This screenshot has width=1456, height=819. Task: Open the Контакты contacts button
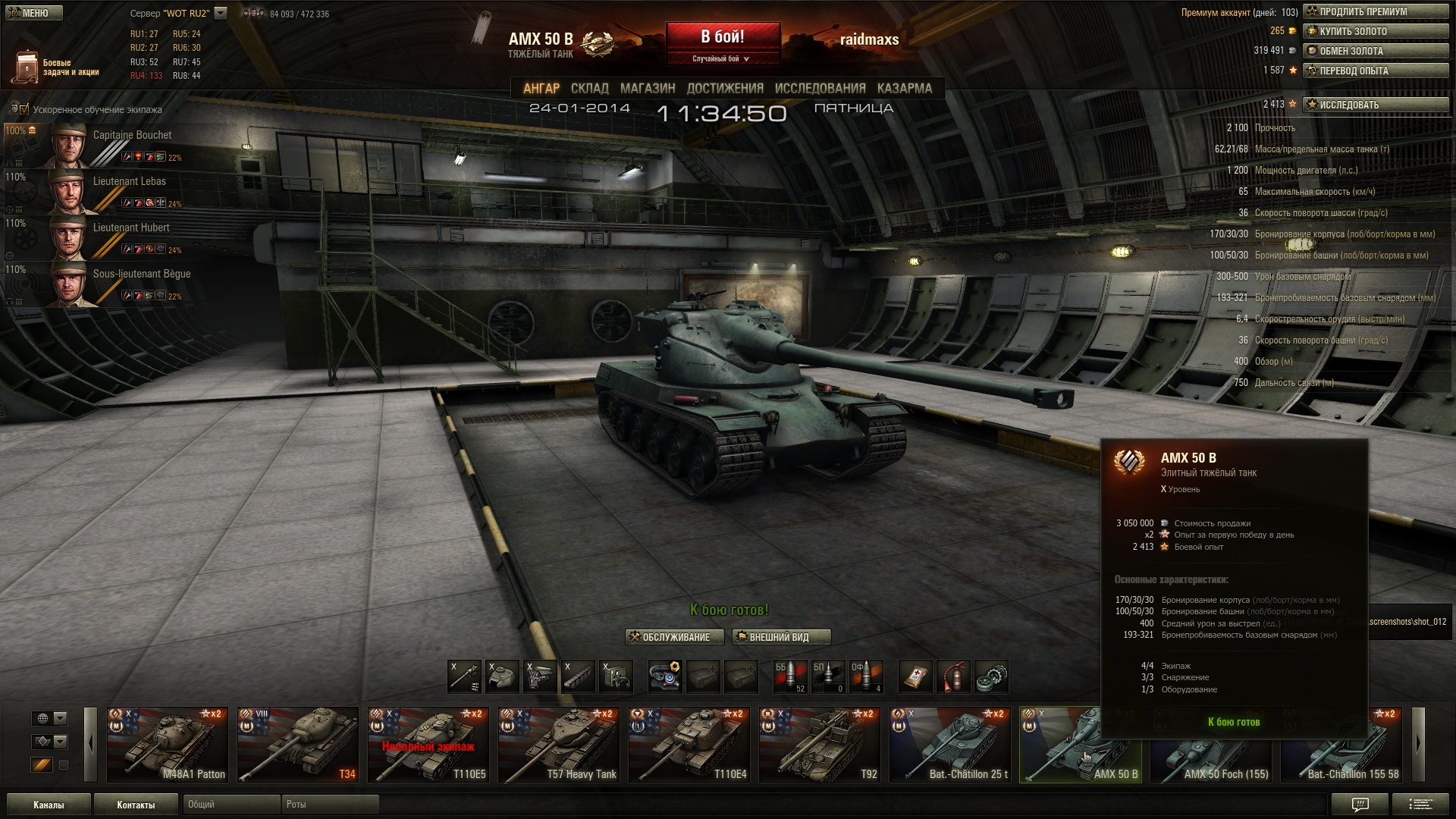click(x=136, y=805)
